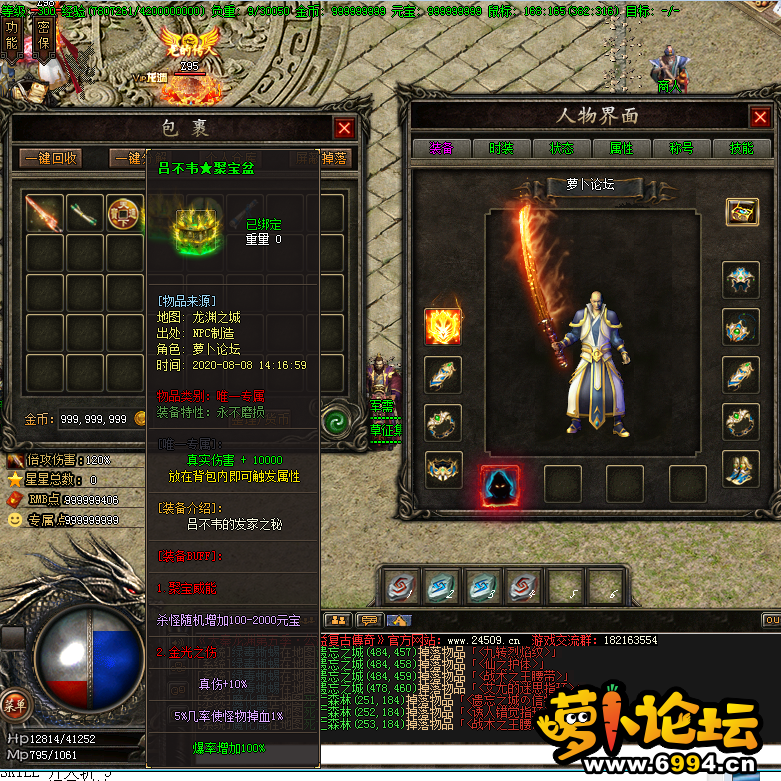
Task: Switch to the 装备 tab
Action: [441, 148]
